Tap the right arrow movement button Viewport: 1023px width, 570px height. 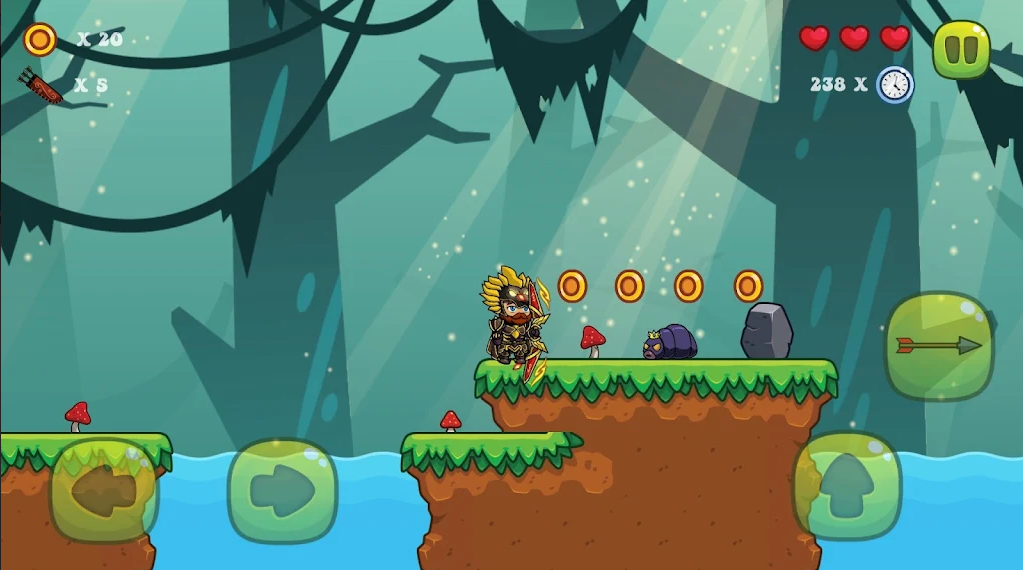coord(282,490)
